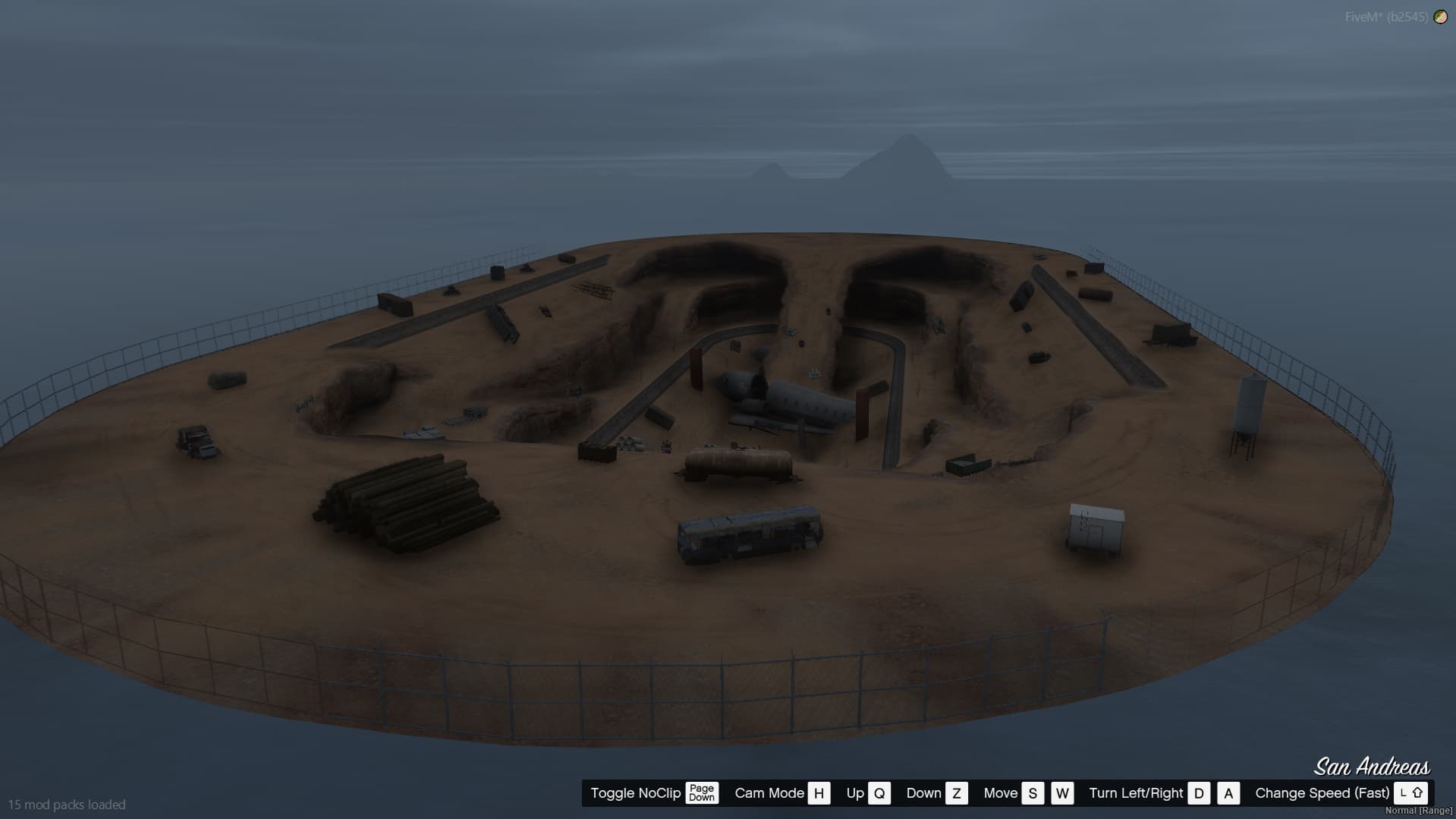
Task: Toggle NoClip using its label
Action: [x=634, y=792]
